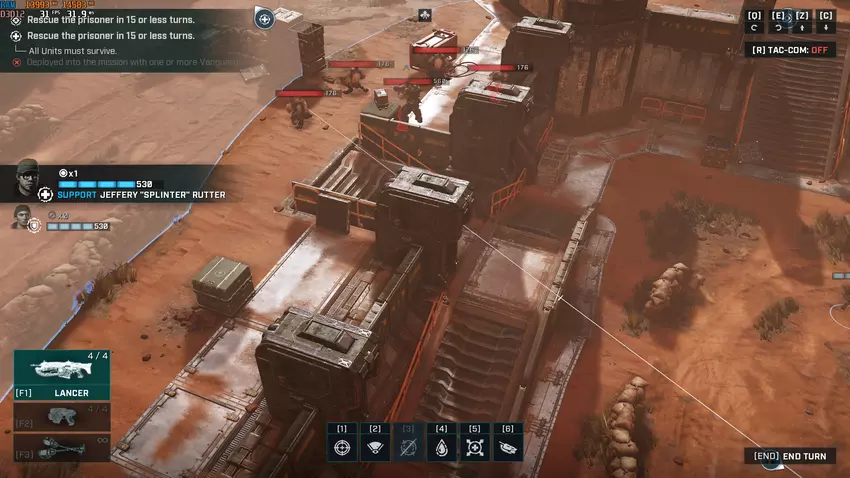Choose the frag grenade slot
850x478 pixels.
[62, 447]
